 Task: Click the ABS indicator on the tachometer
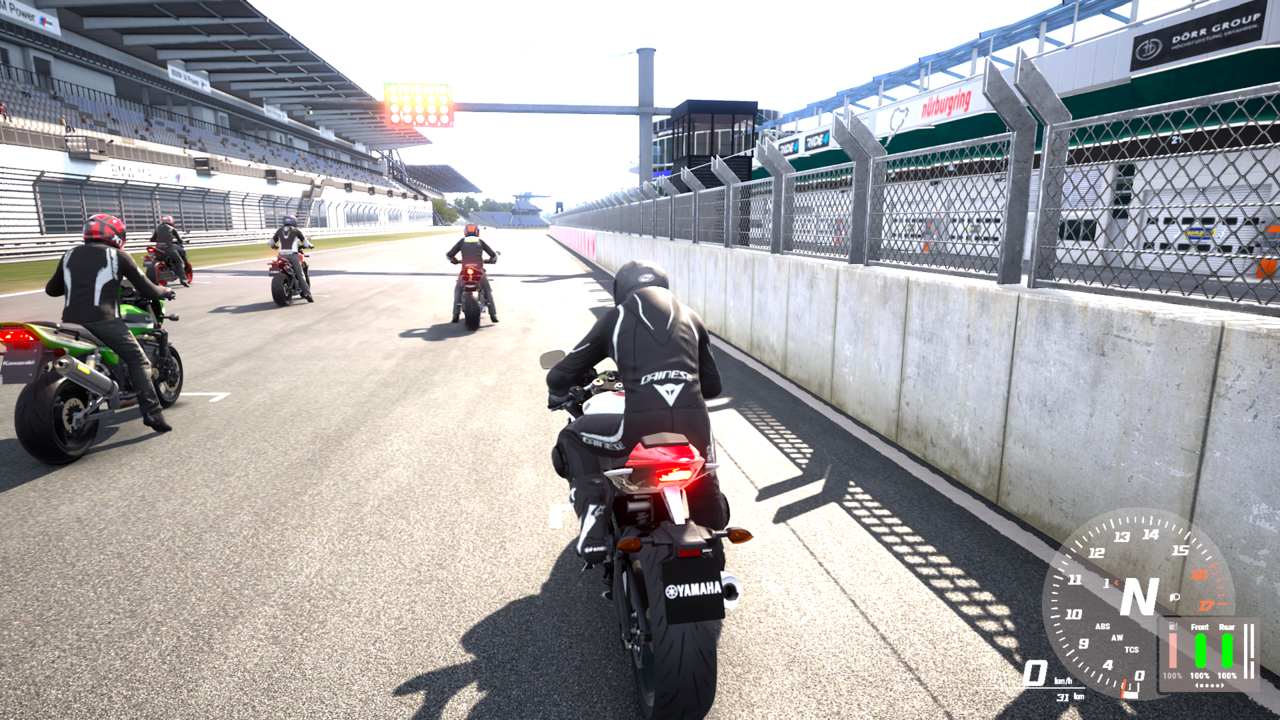[1102, 627]
